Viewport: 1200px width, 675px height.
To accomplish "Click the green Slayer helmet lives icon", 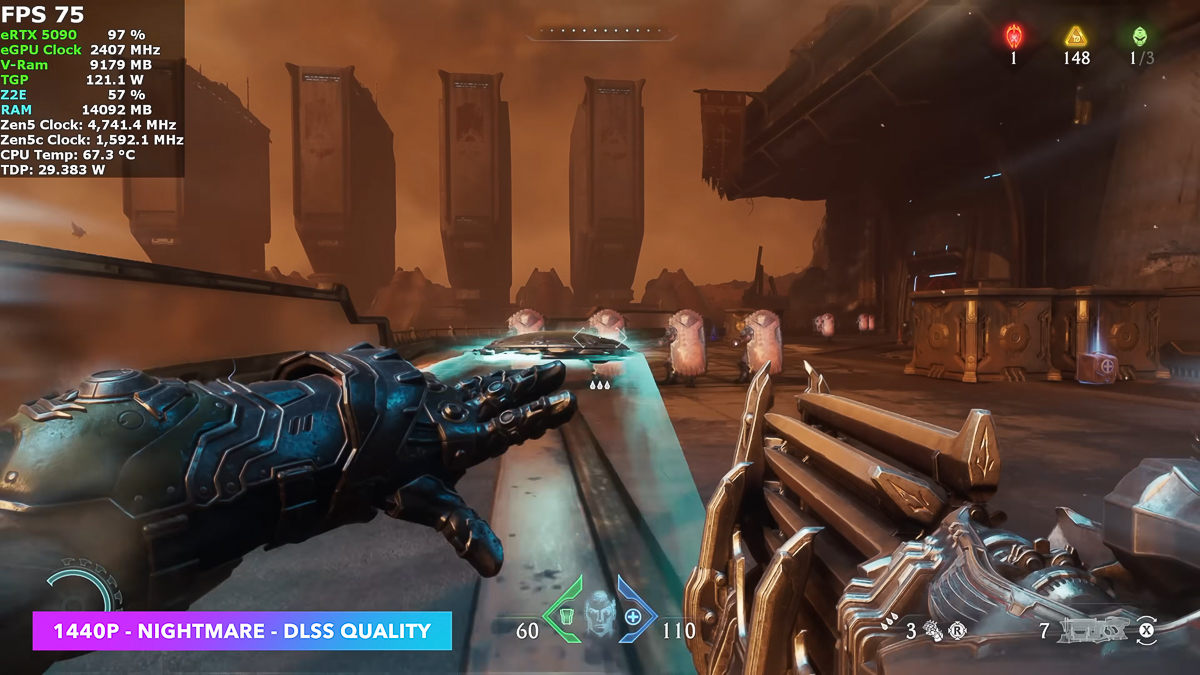I will tap(1140, 37).
